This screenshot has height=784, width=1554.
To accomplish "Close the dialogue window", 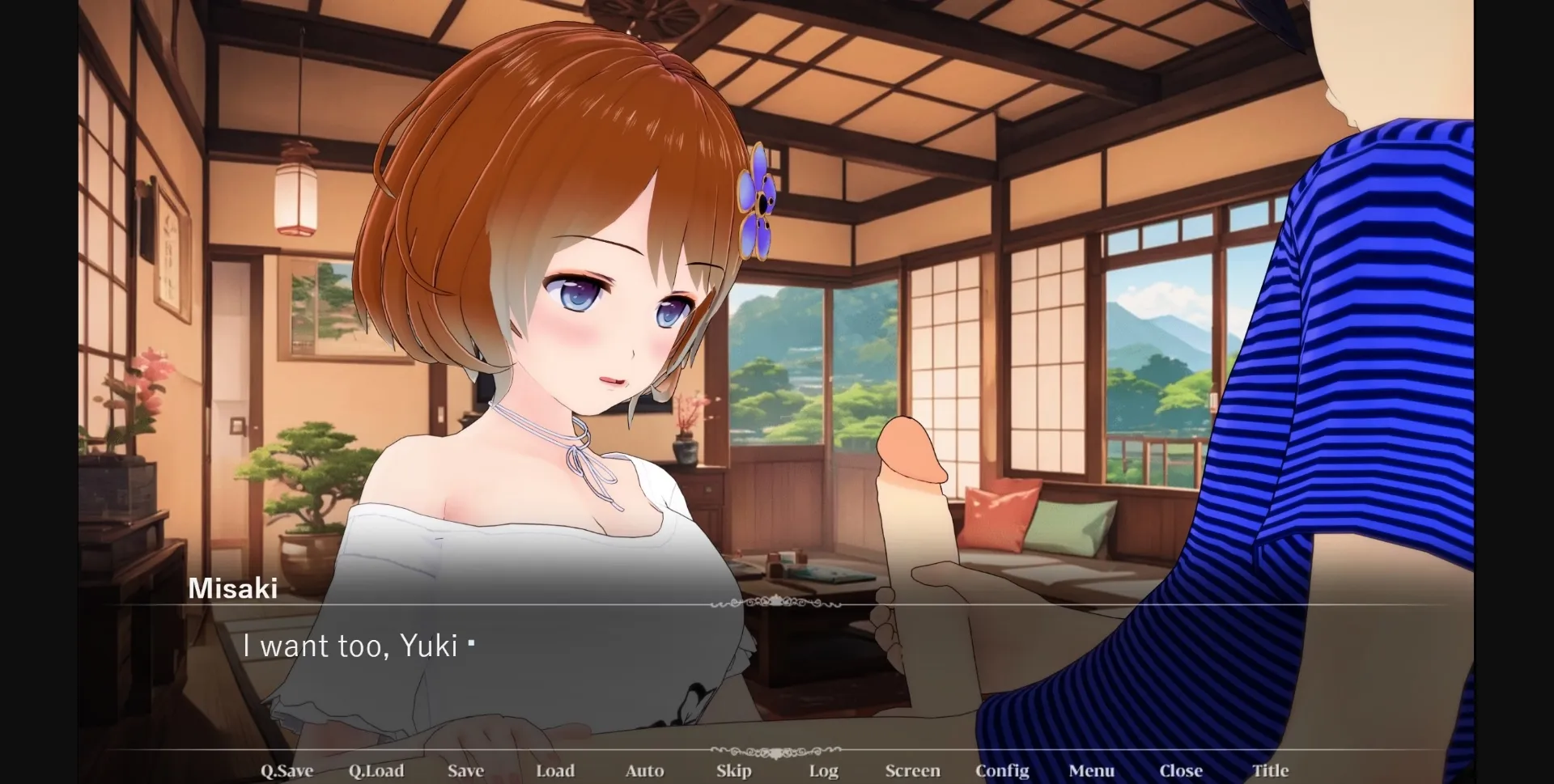I will pyautogui.click(x=1182, y=770).
